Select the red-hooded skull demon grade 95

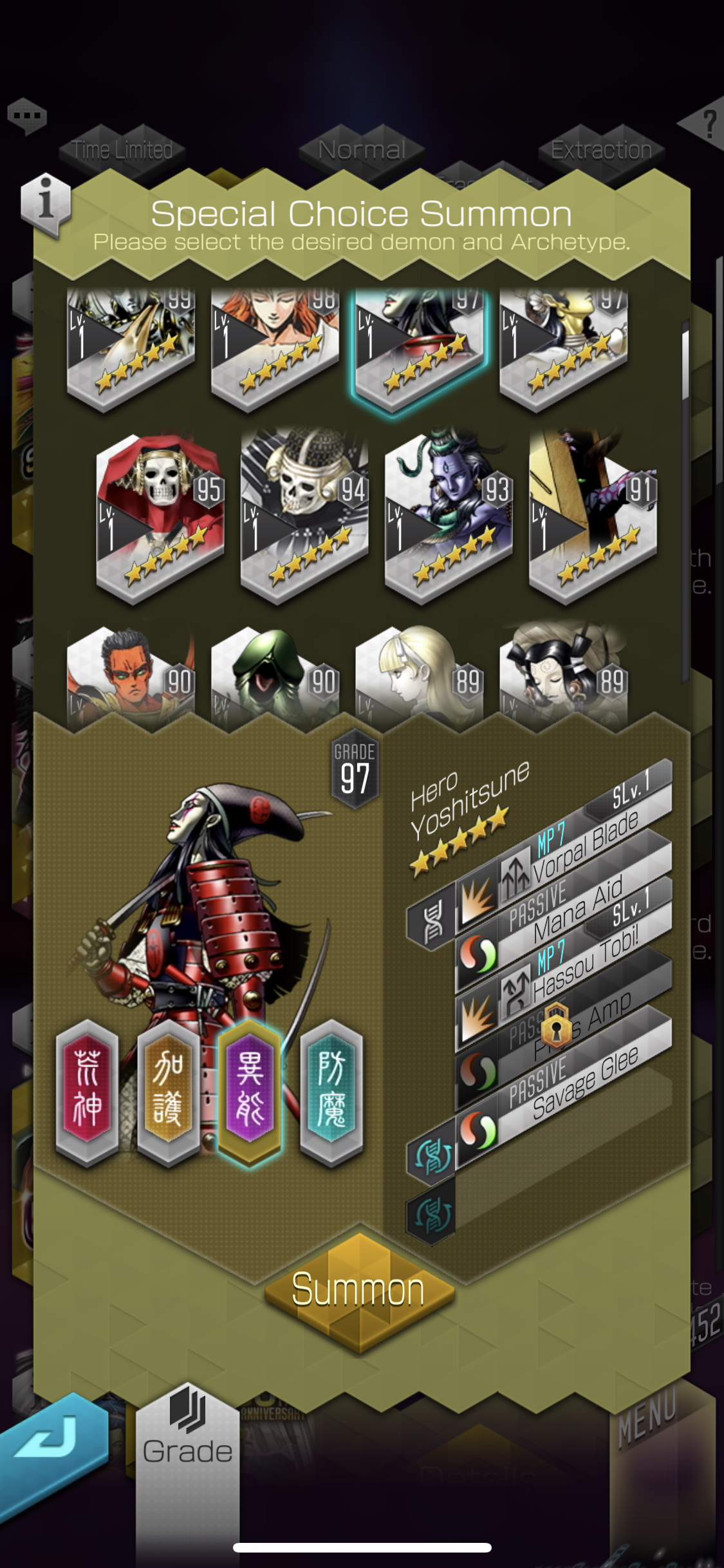(160, 516)
